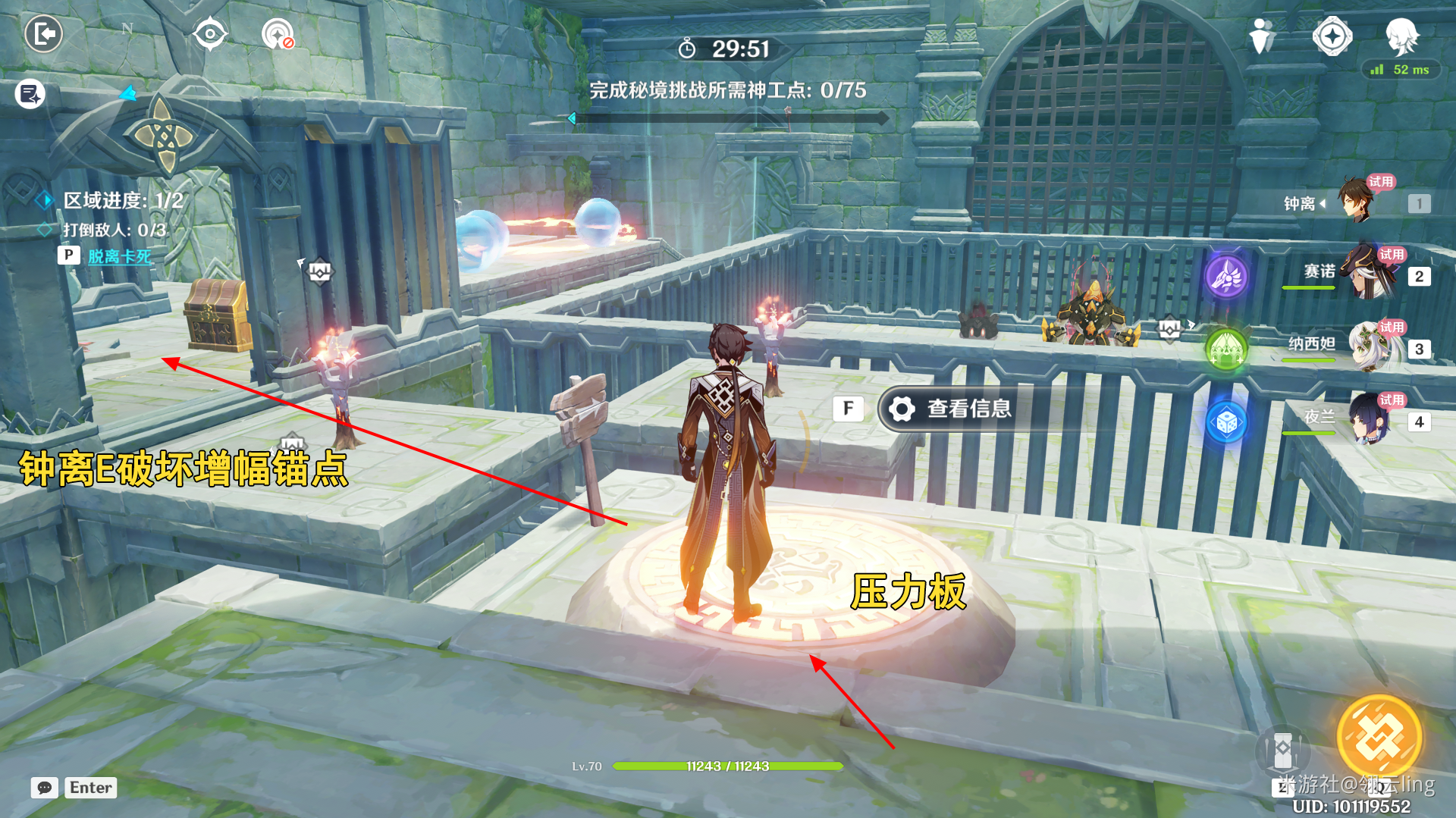This screenshot has width=1456, height=818.
Task: Click the signal icon with red badge
Action: coord(278,35)
